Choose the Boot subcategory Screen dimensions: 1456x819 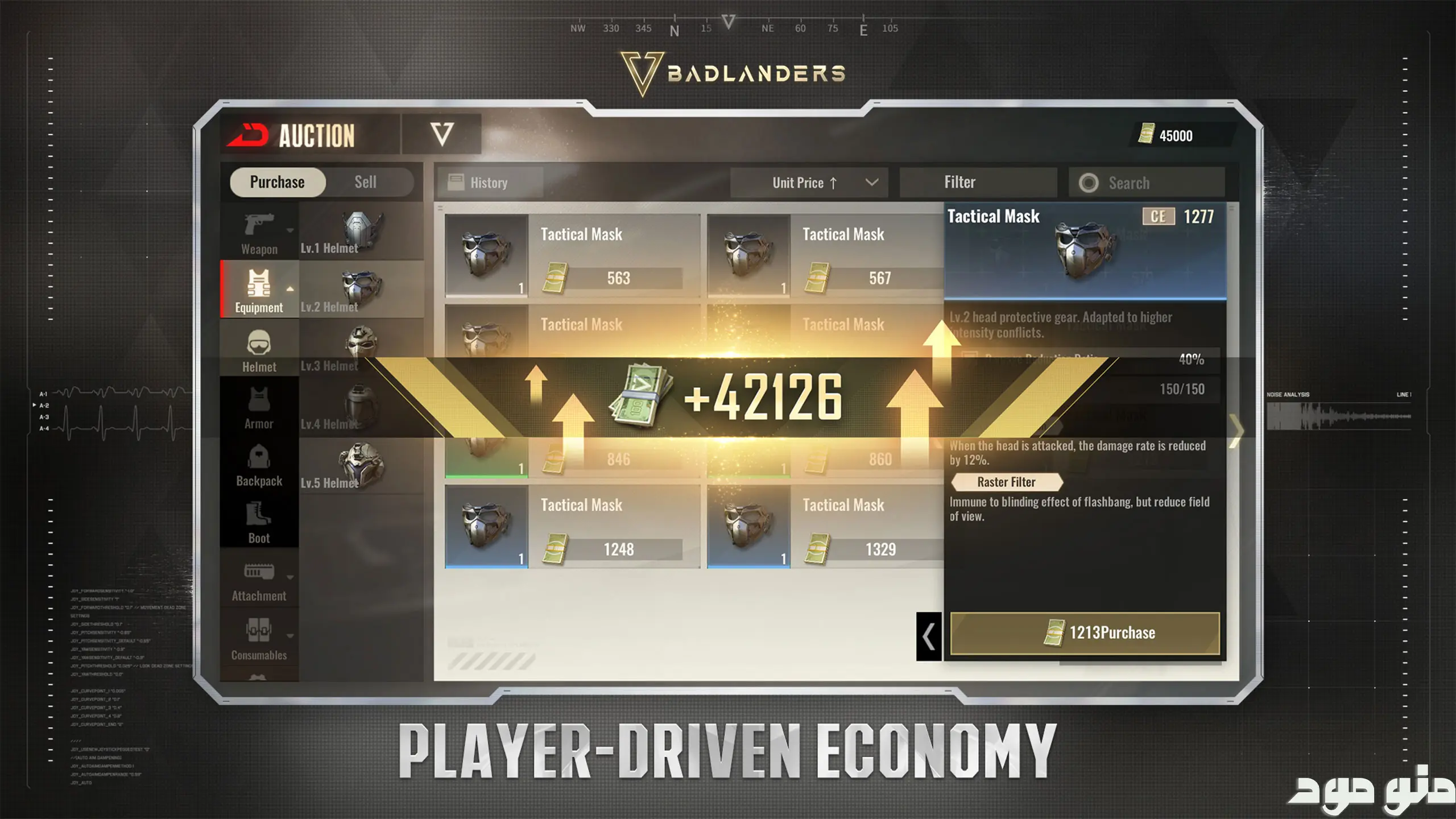tap(259, 522)
